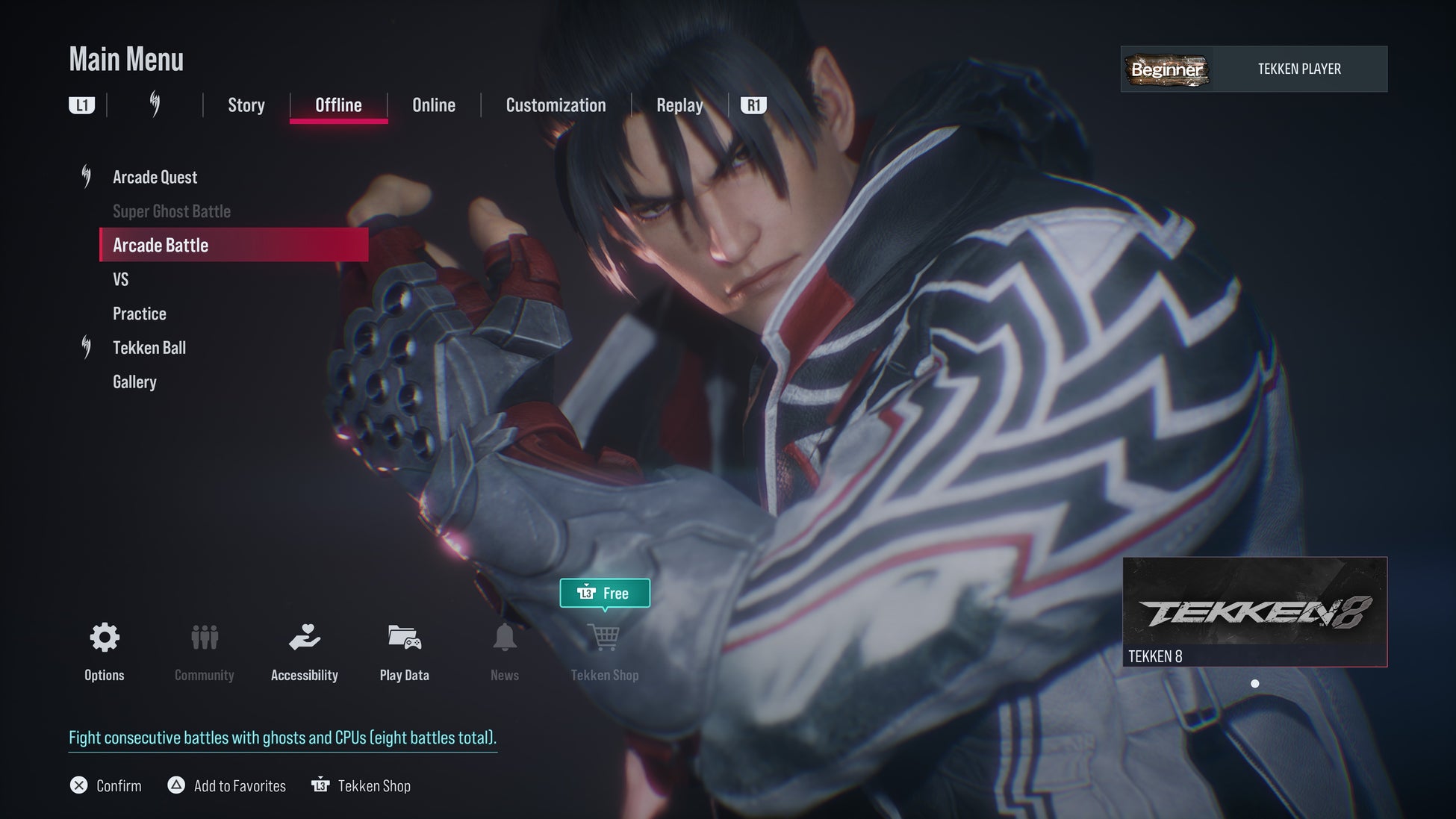Open the Online tab

(434, 105)
